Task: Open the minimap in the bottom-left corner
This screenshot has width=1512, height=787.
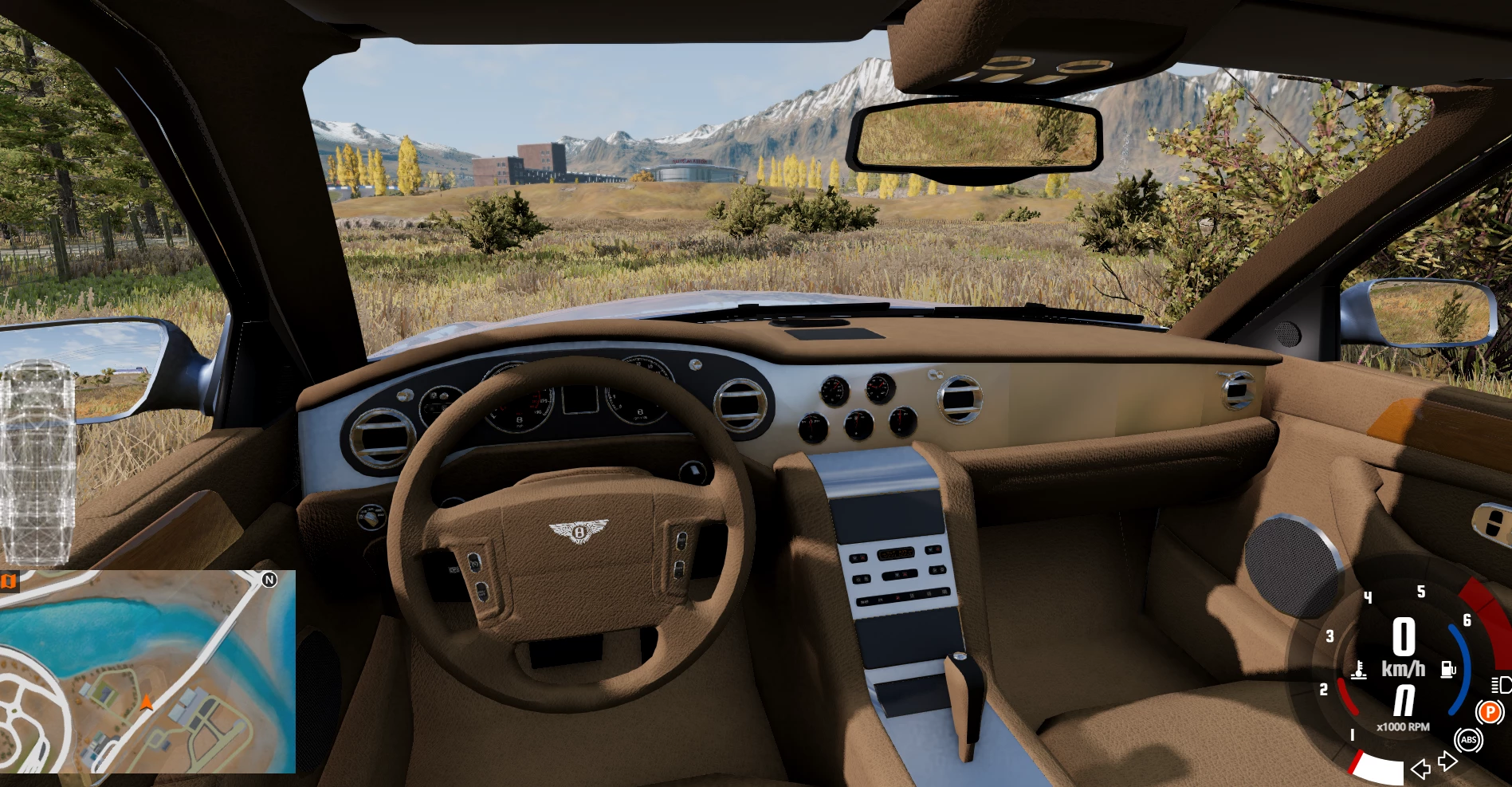Action: [x=147, y=671]
